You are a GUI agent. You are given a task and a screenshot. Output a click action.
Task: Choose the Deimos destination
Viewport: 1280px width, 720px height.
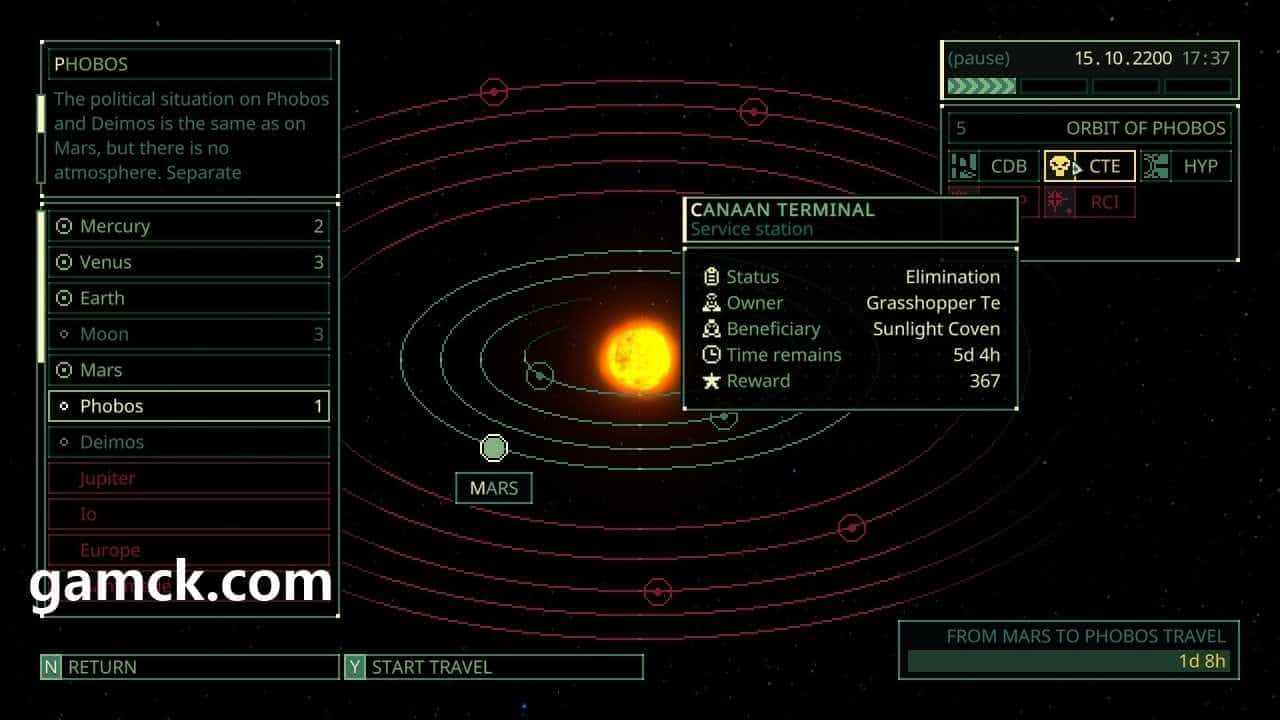(188, 443)
